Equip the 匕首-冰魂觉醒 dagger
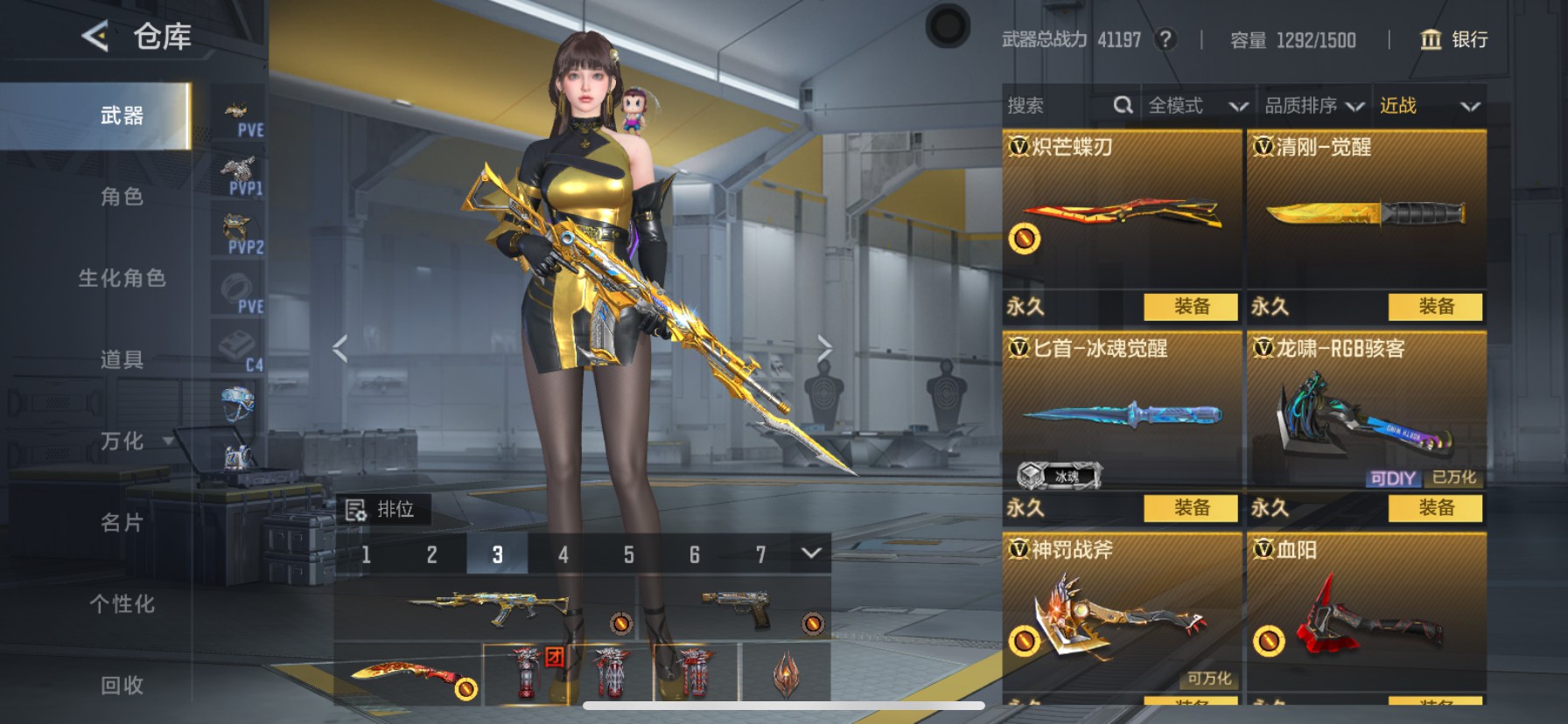Image resolution: width=1568 pixels, height=724 pixels. pyautogui.click(x=1191, y=508)
